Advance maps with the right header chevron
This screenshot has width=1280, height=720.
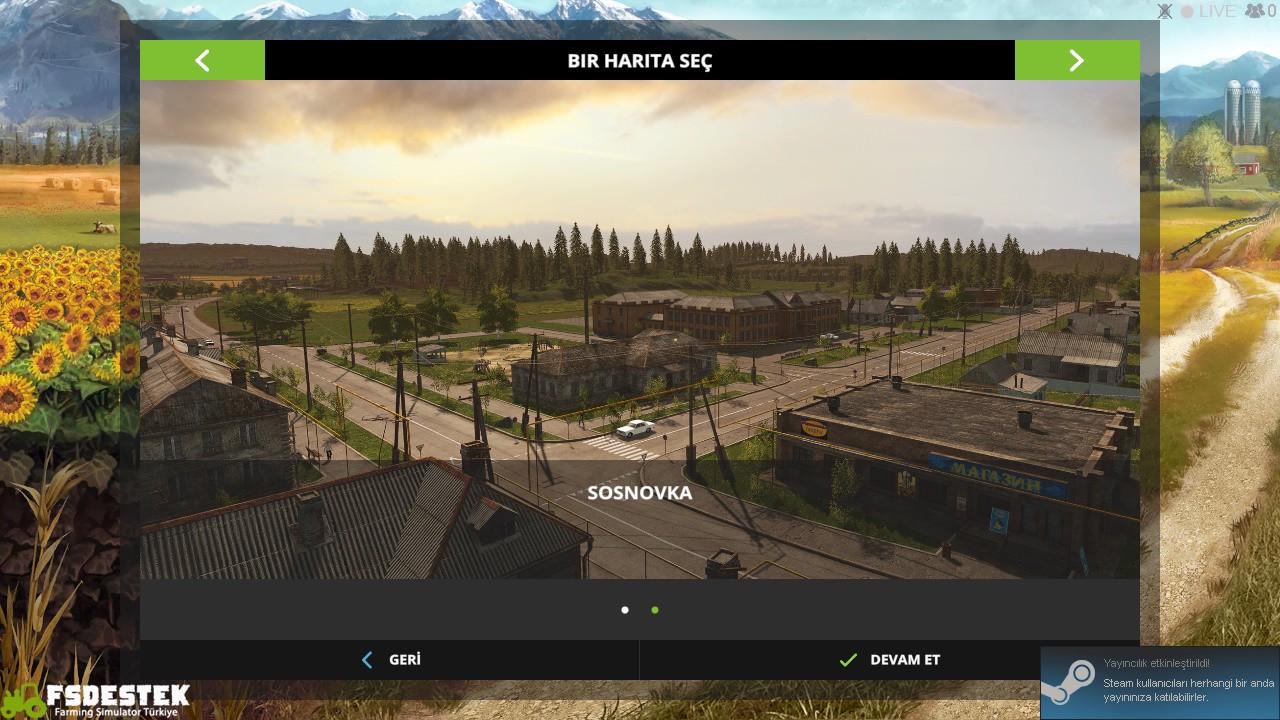coord(1077,60)
